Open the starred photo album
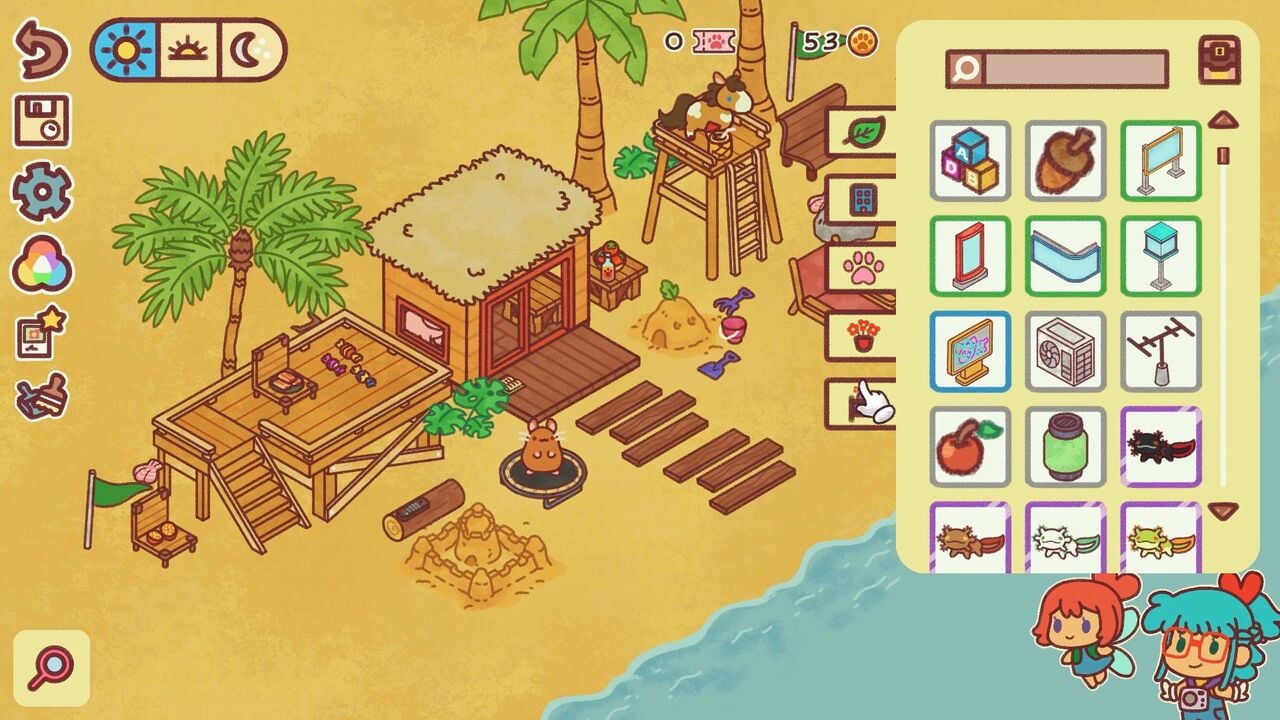 click(41, 334)
